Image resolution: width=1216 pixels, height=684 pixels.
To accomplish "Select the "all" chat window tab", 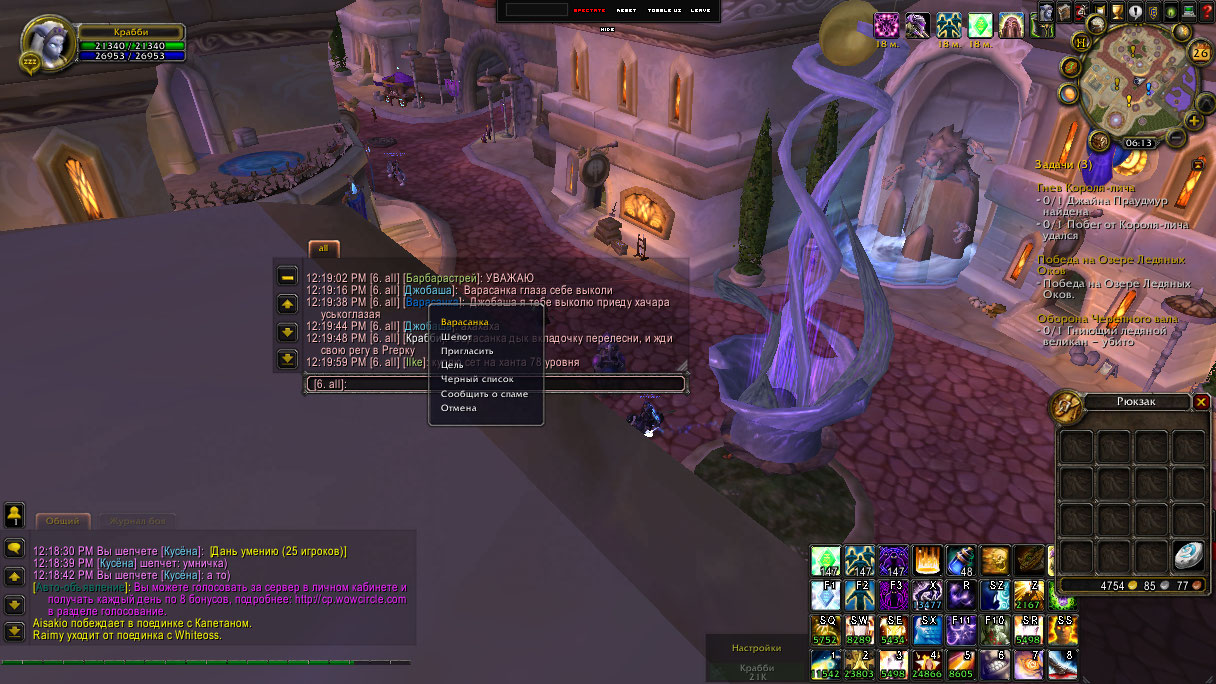I will tap(323, 248).
